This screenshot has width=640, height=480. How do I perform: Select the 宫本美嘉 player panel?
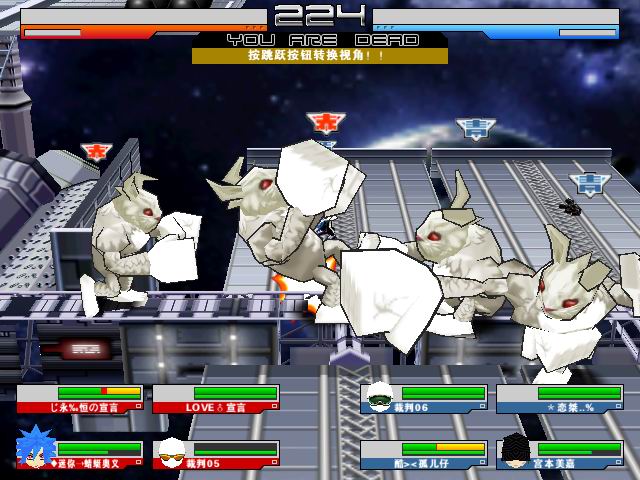[560, 455]
